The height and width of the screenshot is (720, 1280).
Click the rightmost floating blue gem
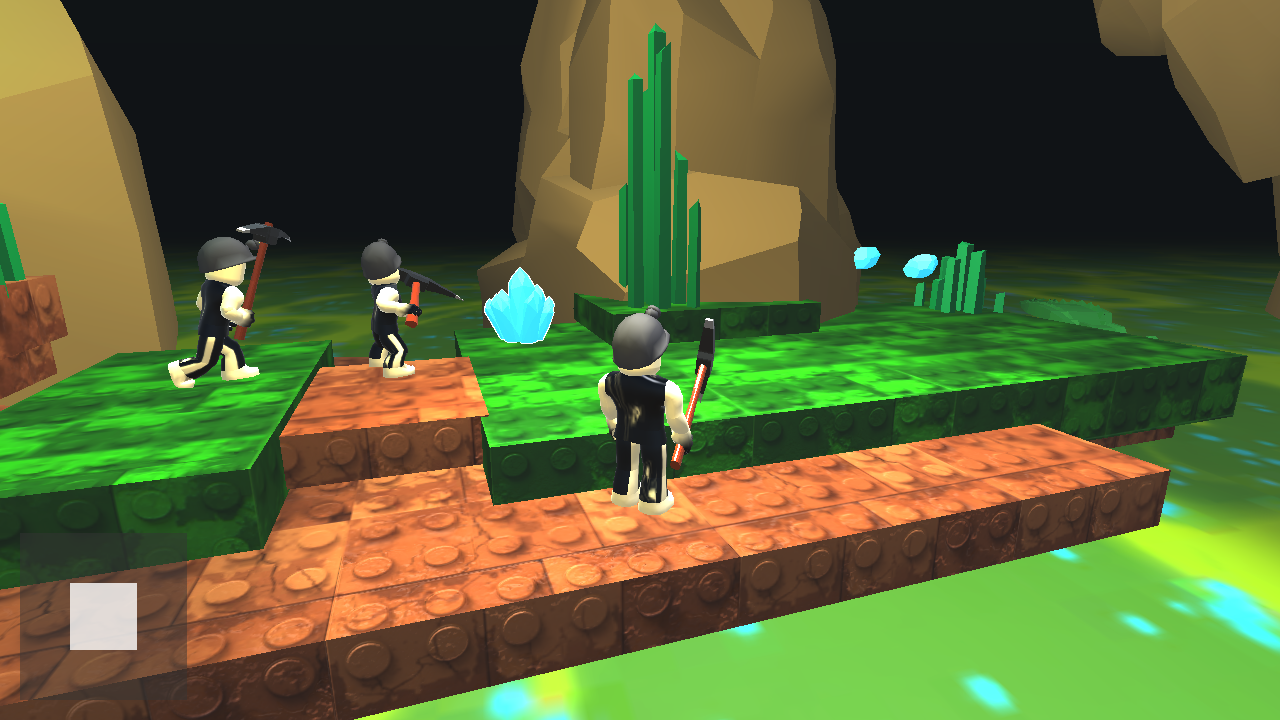point(919,267)
